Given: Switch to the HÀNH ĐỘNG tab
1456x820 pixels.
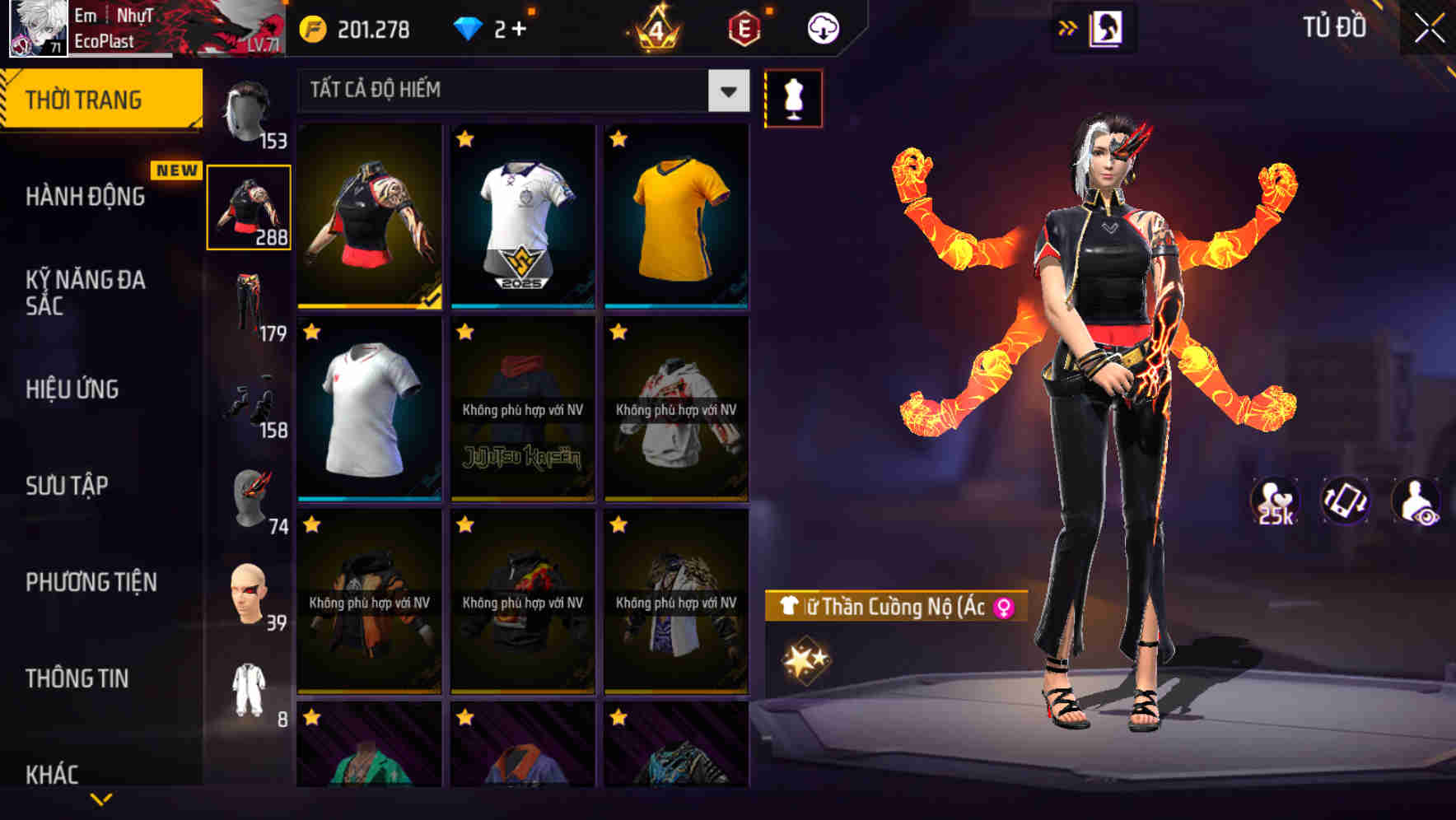Looking at the screenshot, I should (86, 198).
